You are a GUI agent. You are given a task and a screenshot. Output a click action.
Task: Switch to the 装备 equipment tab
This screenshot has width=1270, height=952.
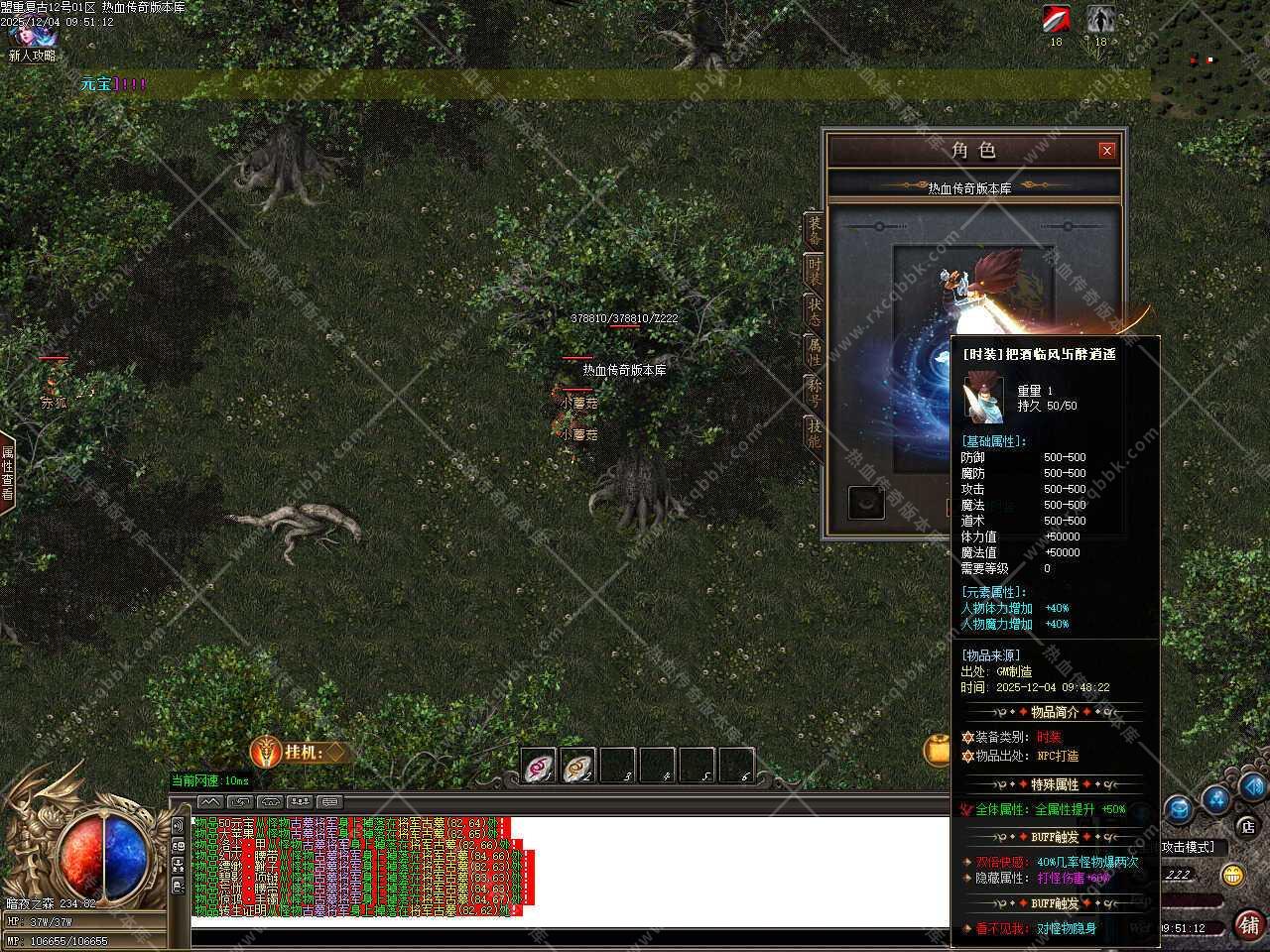point(814,230)
